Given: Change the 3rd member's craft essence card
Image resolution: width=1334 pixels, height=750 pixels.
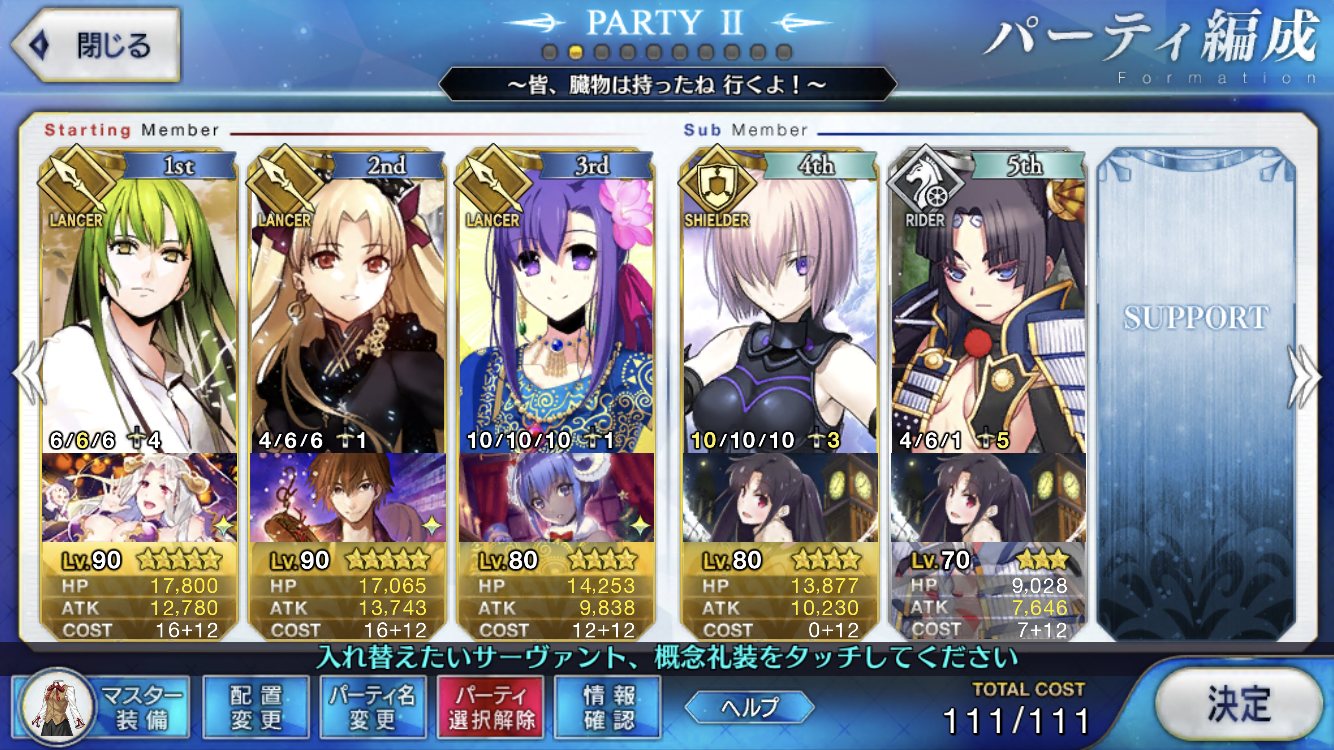Looking at the screenshot, I should (556, 497).
